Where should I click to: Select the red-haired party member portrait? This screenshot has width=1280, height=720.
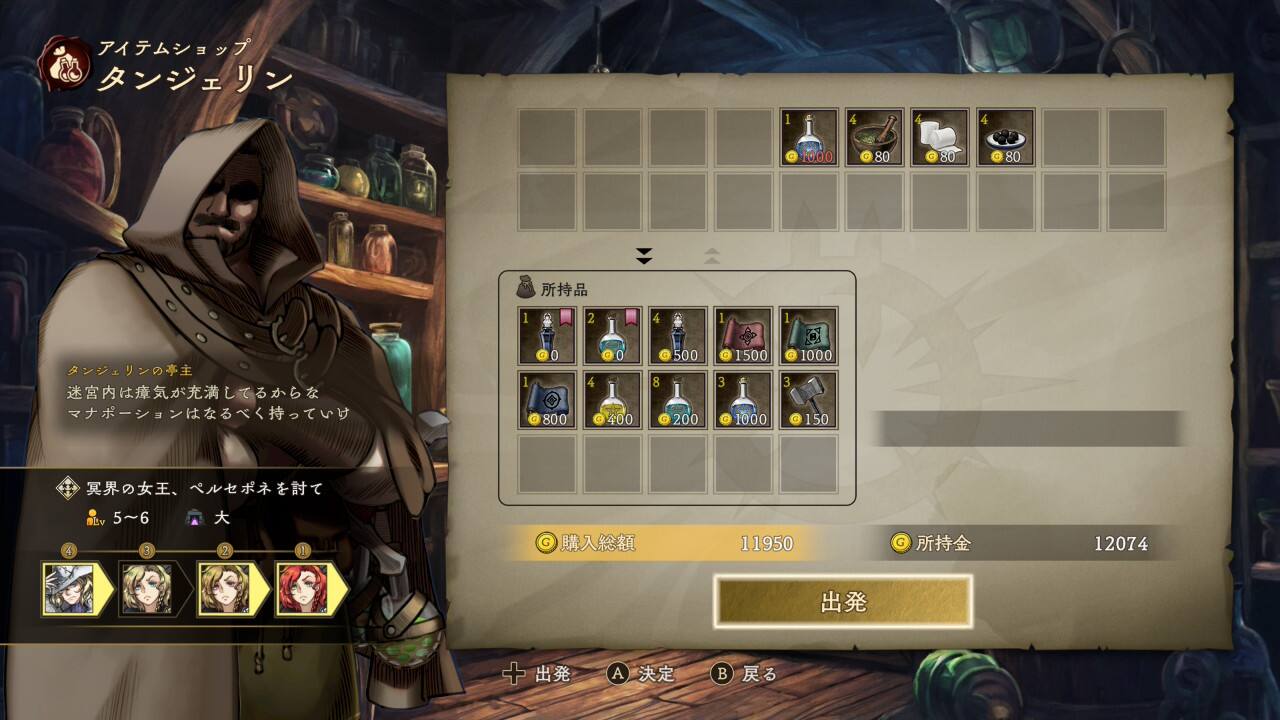pyautogui.click(x=302, y=589)
